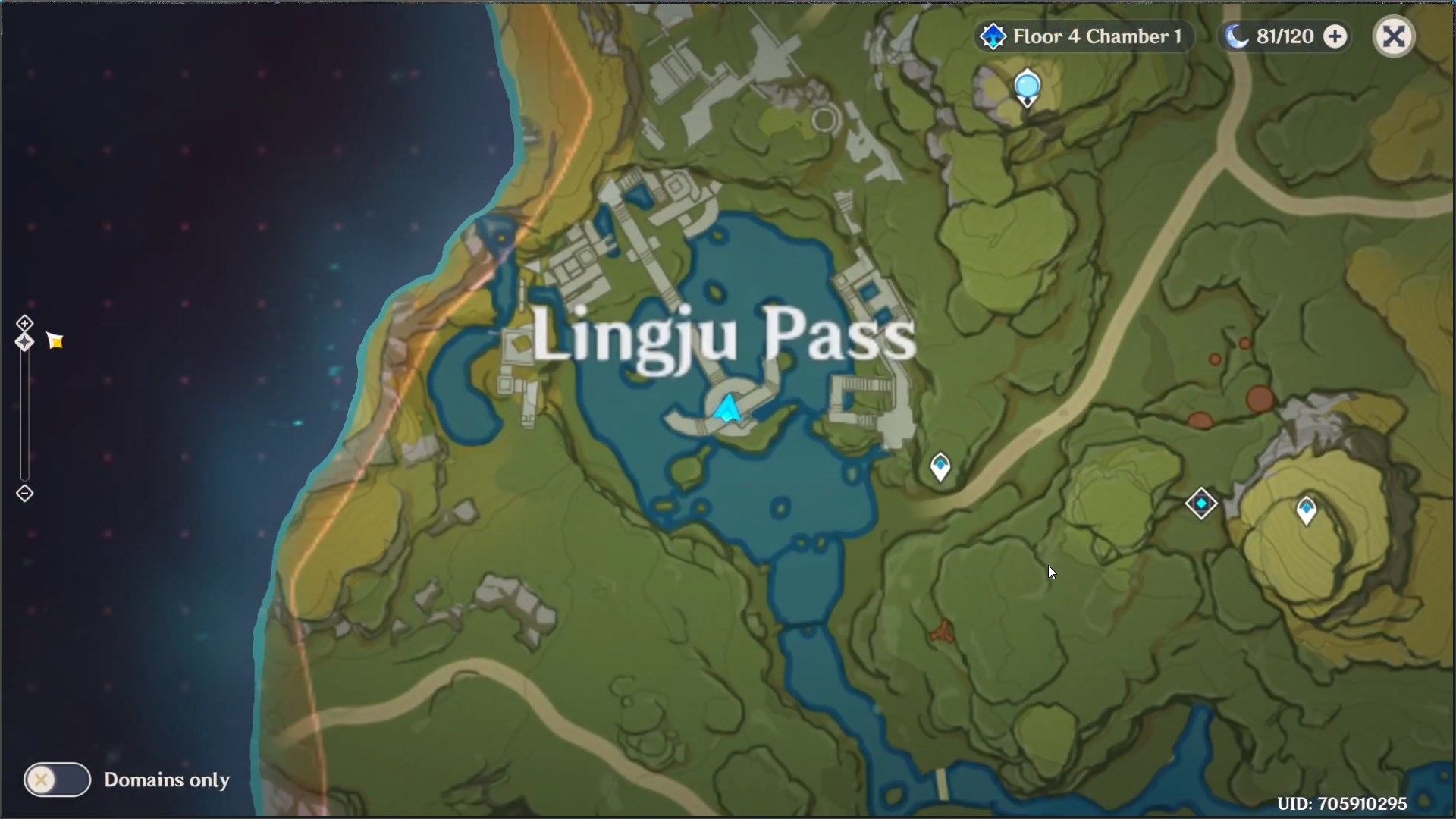Enable the Domains only toggle
1456x819 pixels.
57,780
